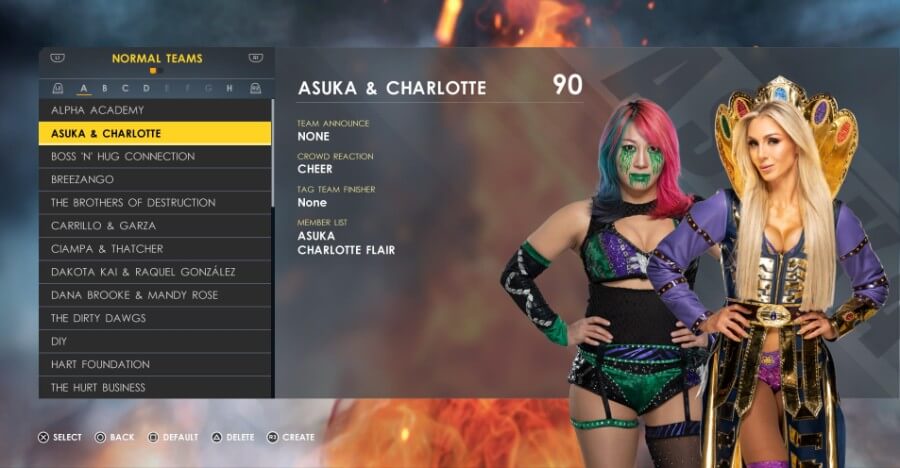Click the Normal Teams category header
The image size is (900, 468).
pos(157,59)
